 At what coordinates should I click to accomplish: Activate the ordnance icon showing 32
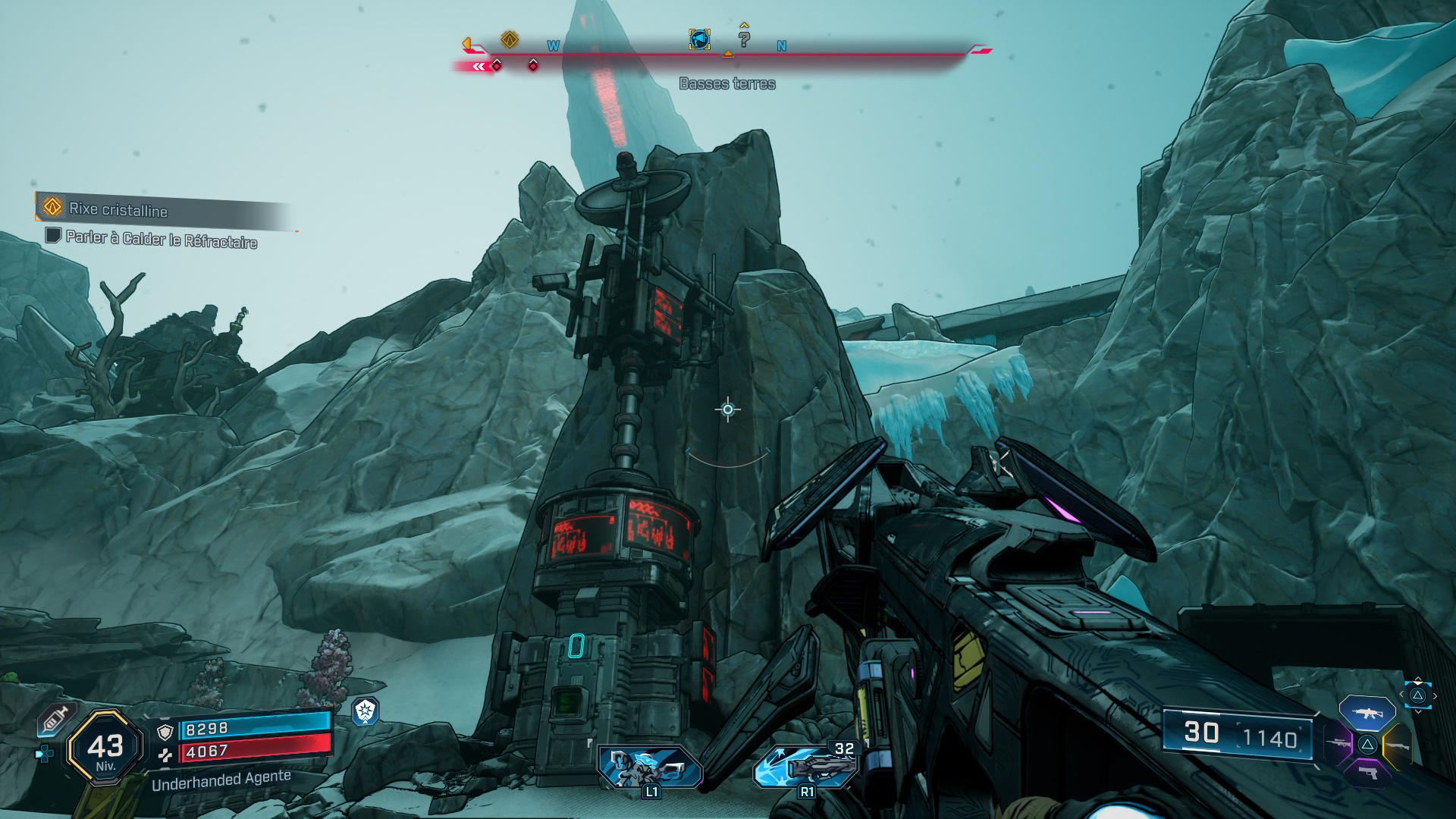click(806, 767)
